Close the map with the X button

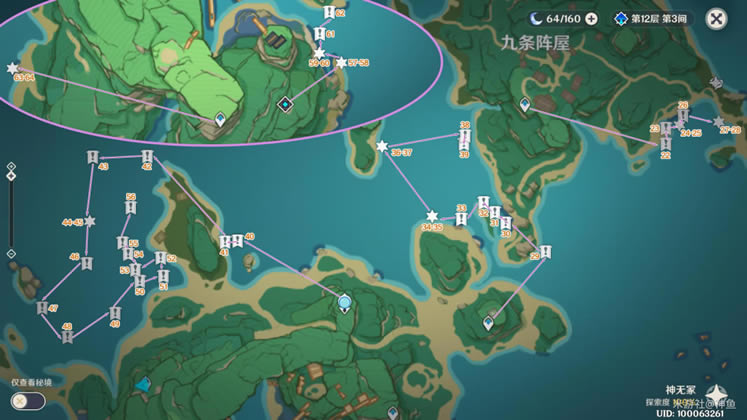click(716, 19)
